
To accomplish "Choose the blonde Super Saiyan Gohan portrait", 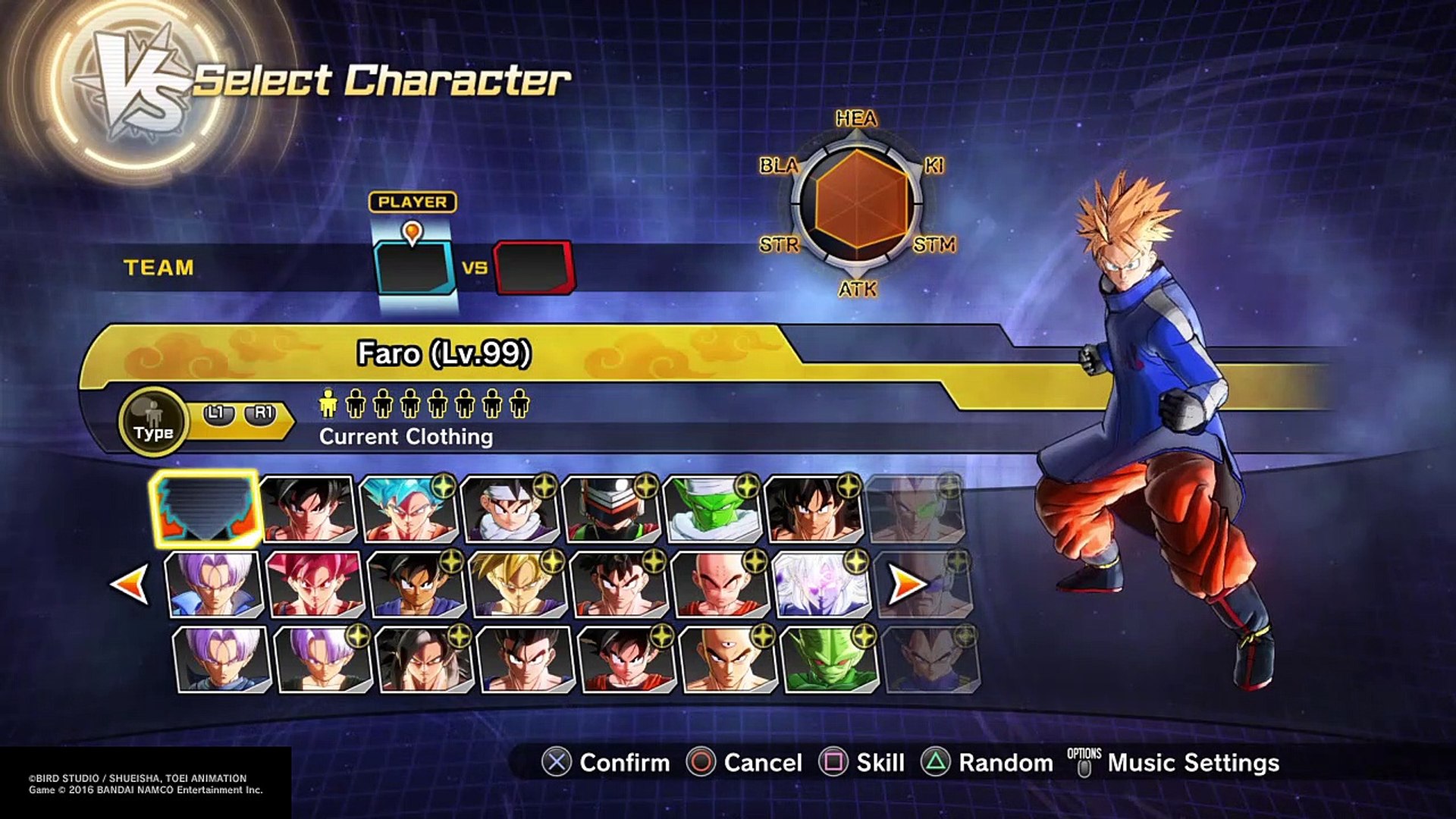I will (x=518, y=584).
